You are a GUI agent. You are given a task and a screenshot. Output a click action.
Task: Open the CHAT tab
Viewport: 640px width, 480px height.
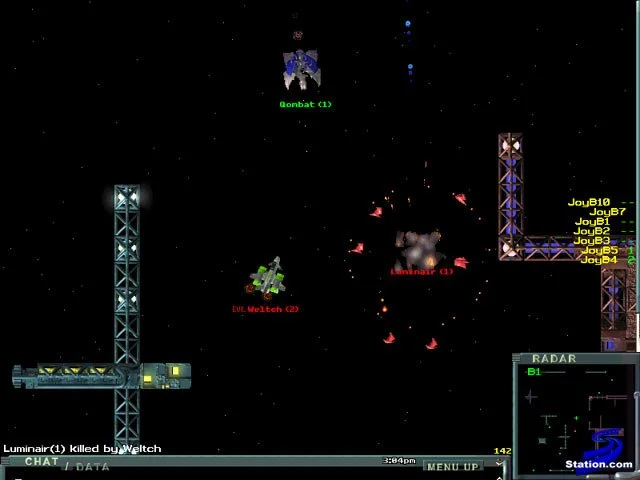(42, 462)
